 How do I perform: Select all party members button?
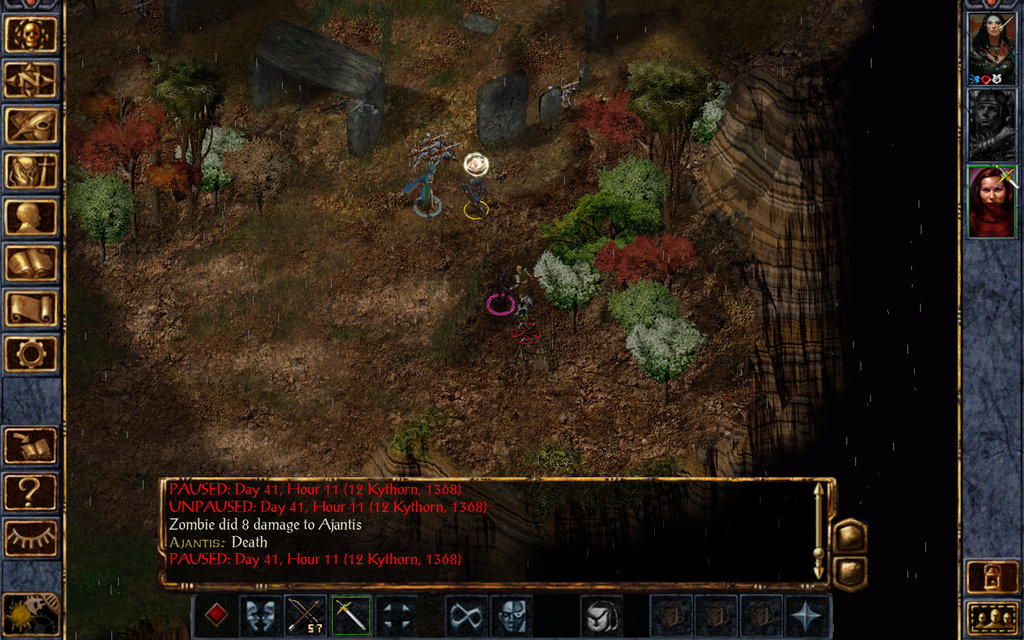tap(991, 618)
